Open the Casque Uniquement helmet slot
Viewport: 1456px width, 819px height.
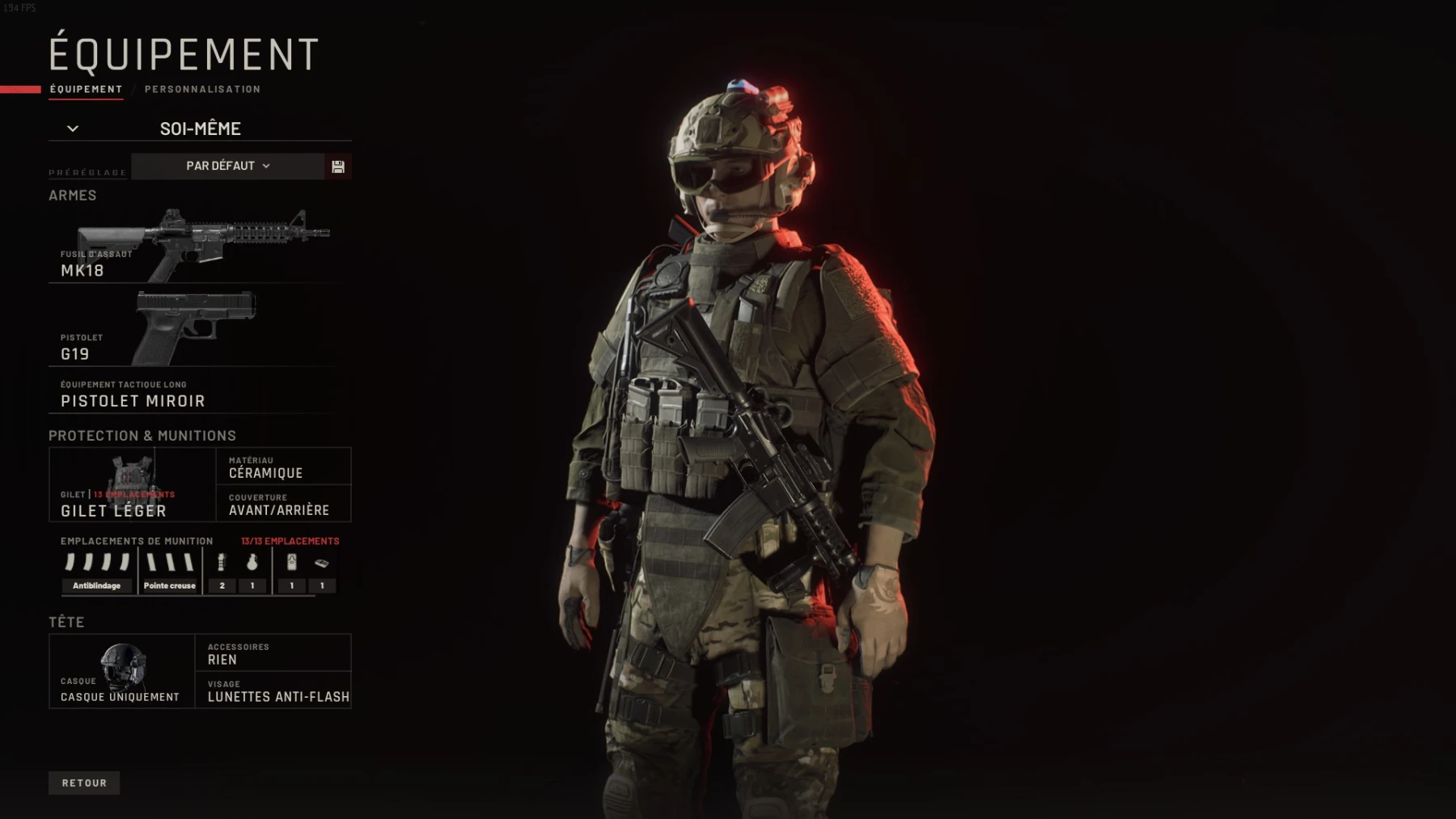tap(121, 671)
